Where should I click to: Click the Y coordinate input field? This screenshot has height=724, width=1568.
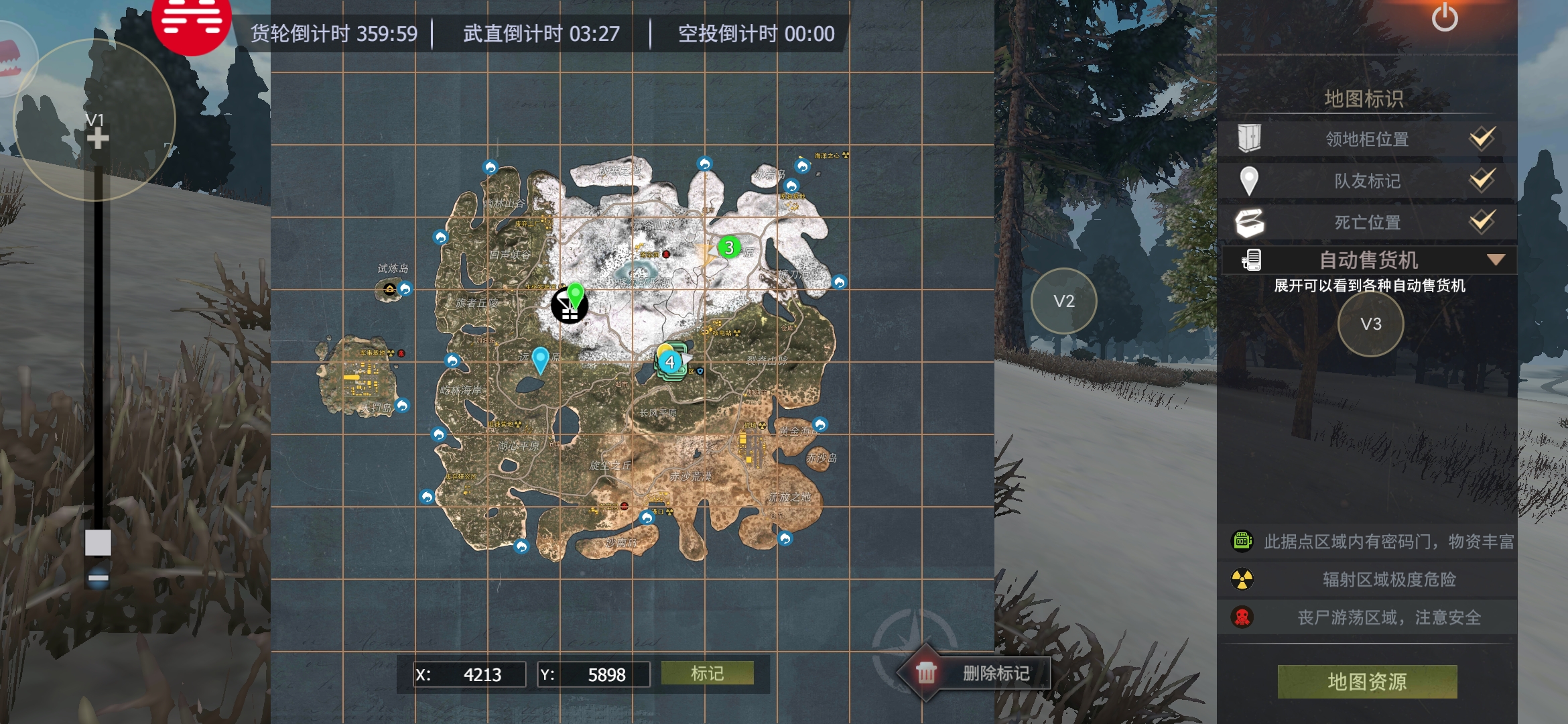(605, 674)
